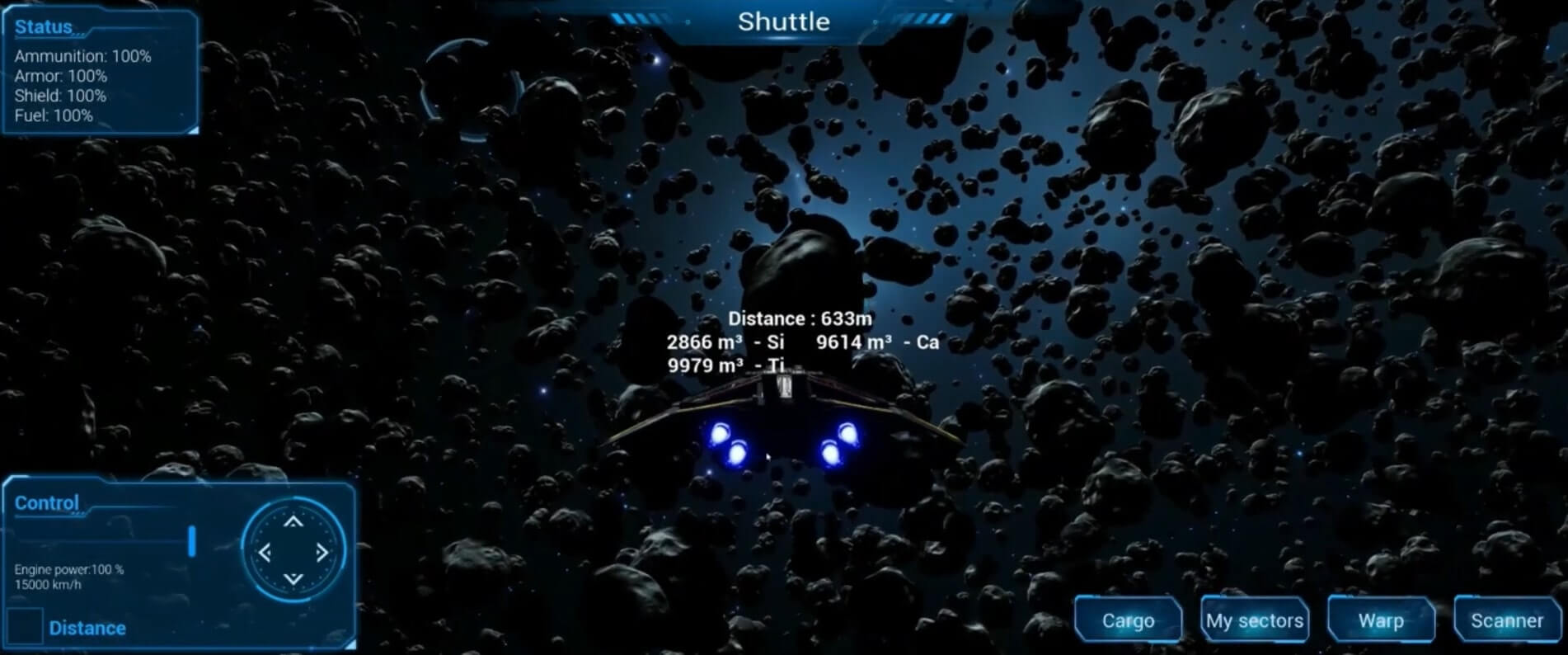Click the Distance : 633m readout
Viewport: 1568px width, 655px height.
(801, 318)
